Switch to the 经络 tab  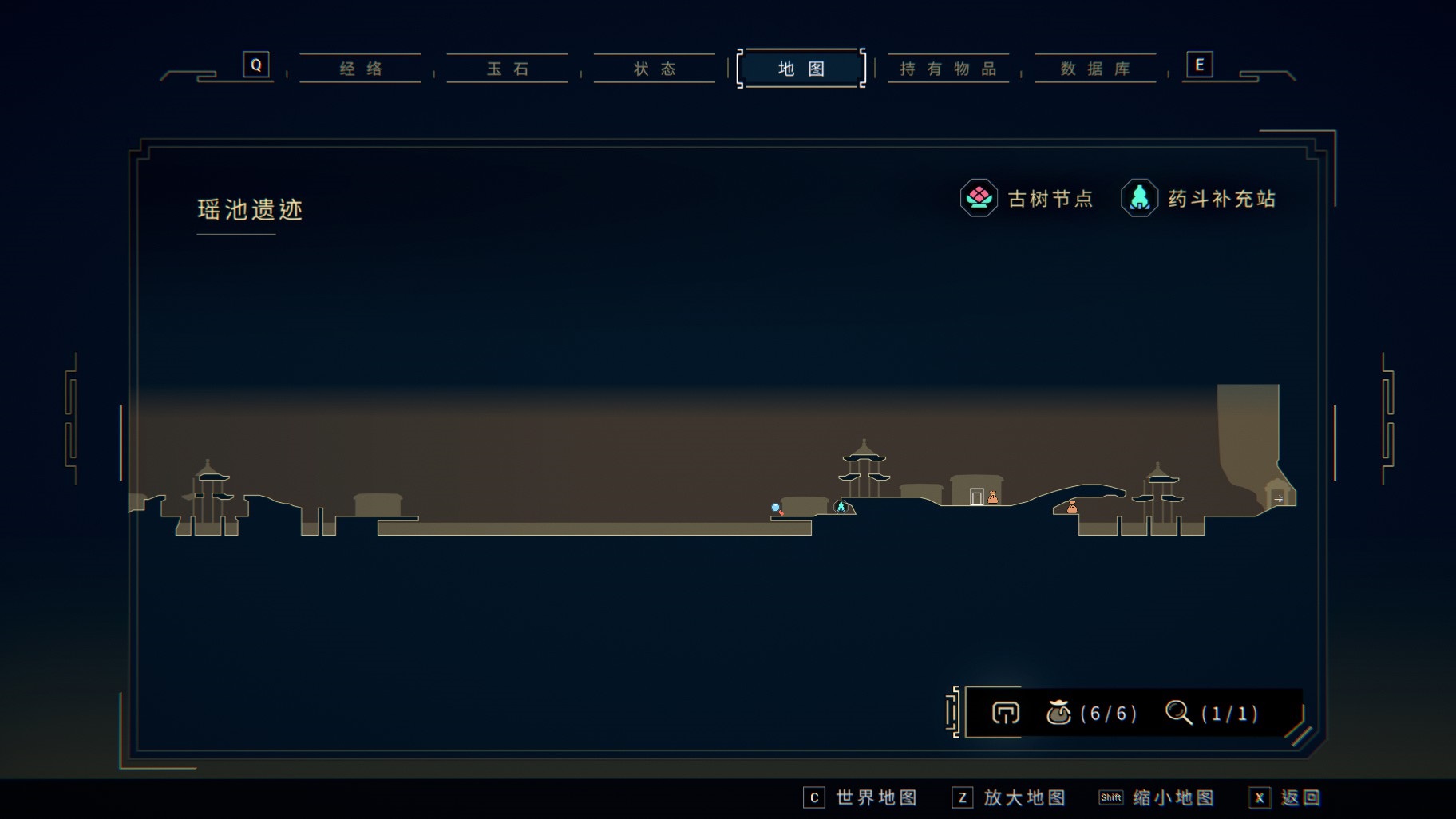coord(361,69)
